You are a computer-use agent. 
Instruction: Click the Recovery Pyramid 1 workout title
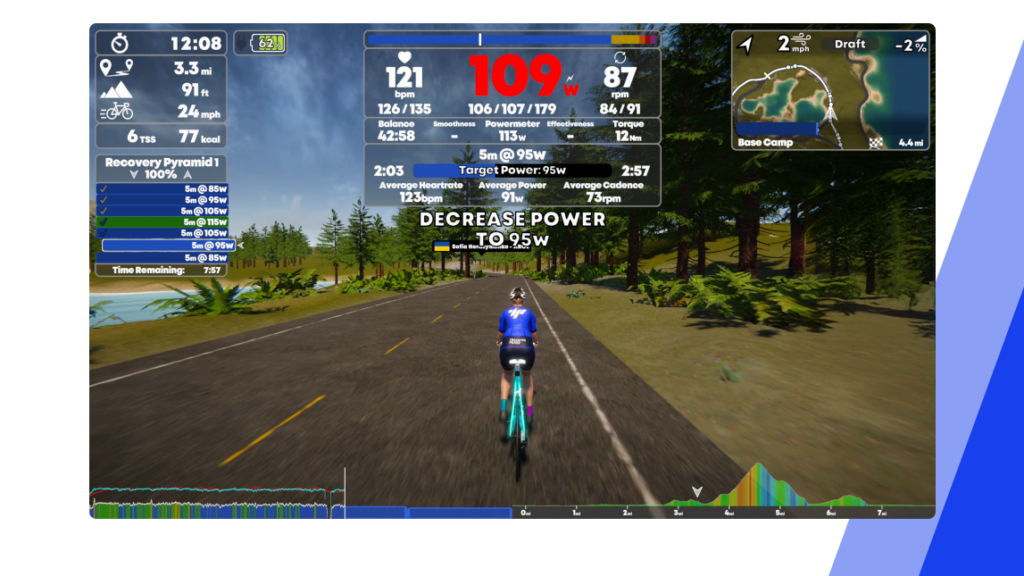point(161,162)
